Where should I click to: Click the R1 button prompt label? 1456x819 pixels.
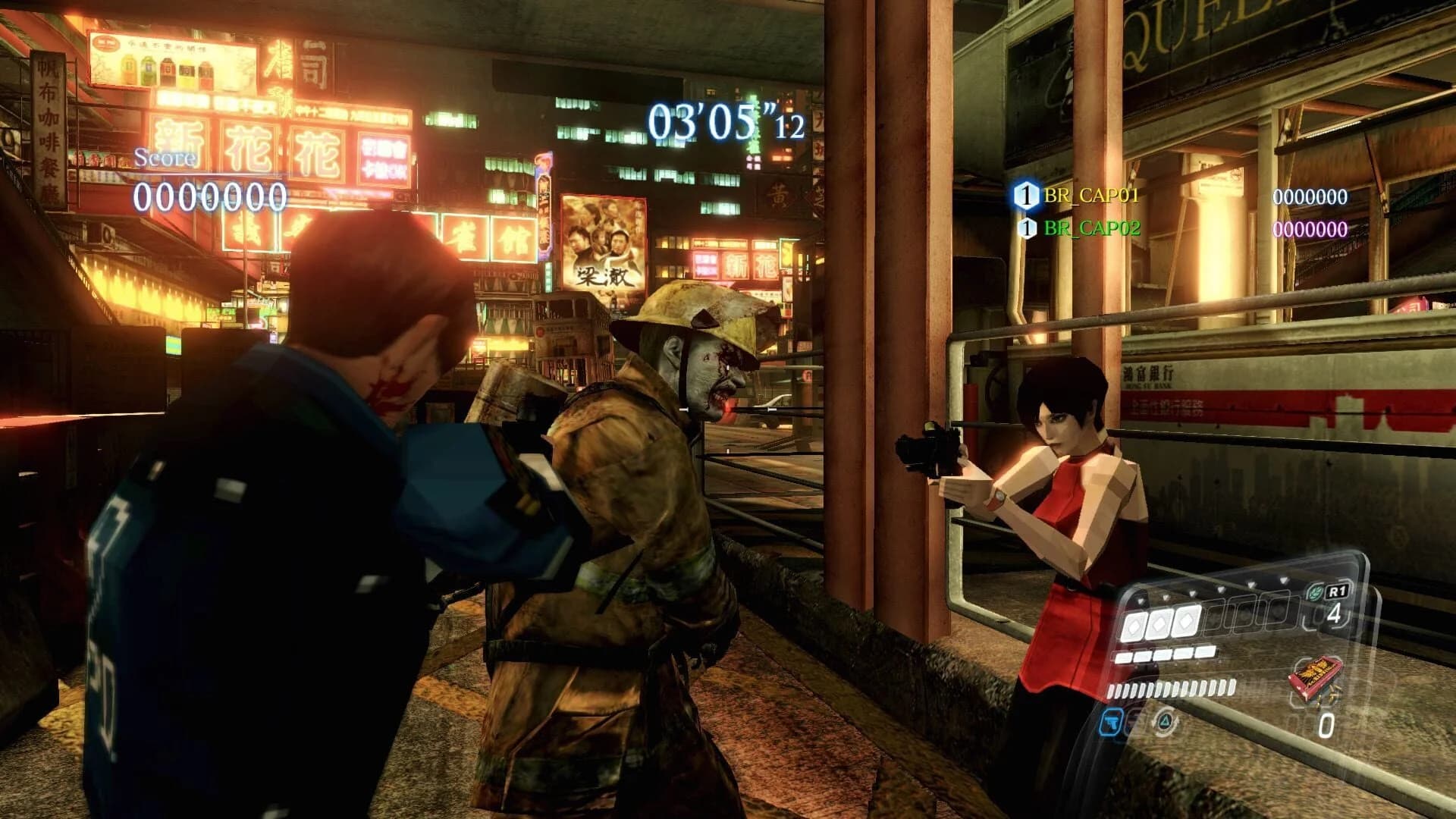(1336, 590)
